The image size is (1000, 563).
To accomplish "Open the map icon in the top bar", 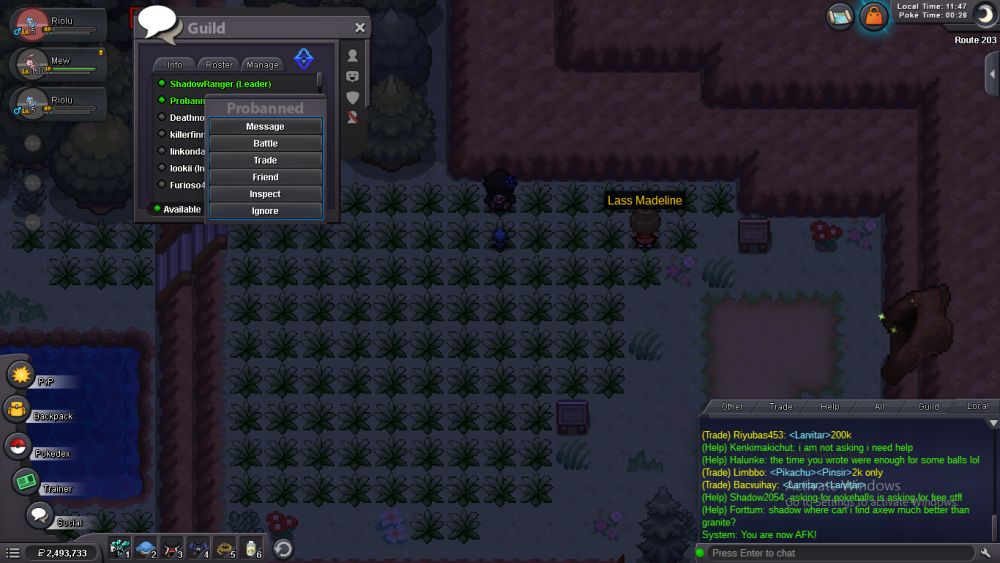I will click(840, 16).
